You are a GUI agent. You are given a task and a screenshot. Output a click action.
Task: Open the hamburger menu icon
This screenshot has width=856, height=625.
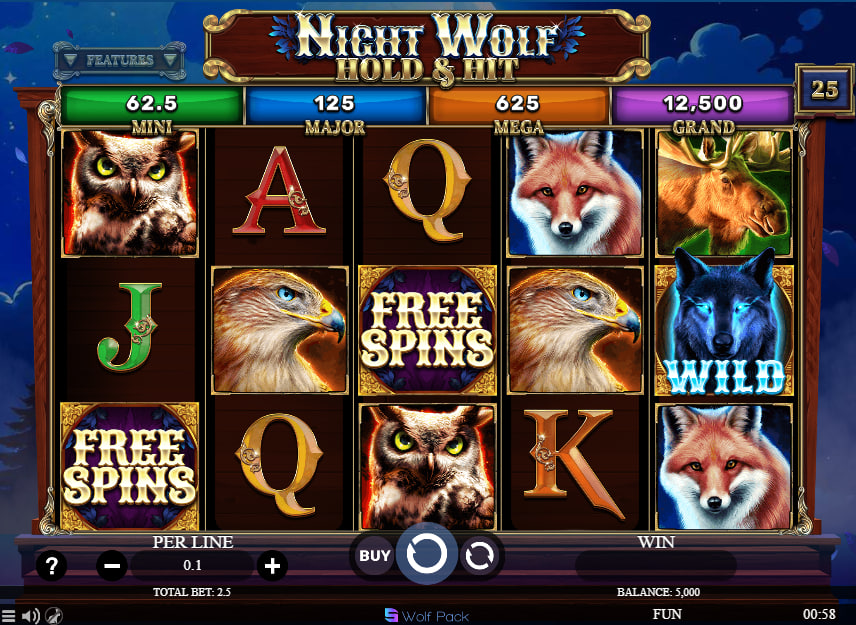coord(9,616)
